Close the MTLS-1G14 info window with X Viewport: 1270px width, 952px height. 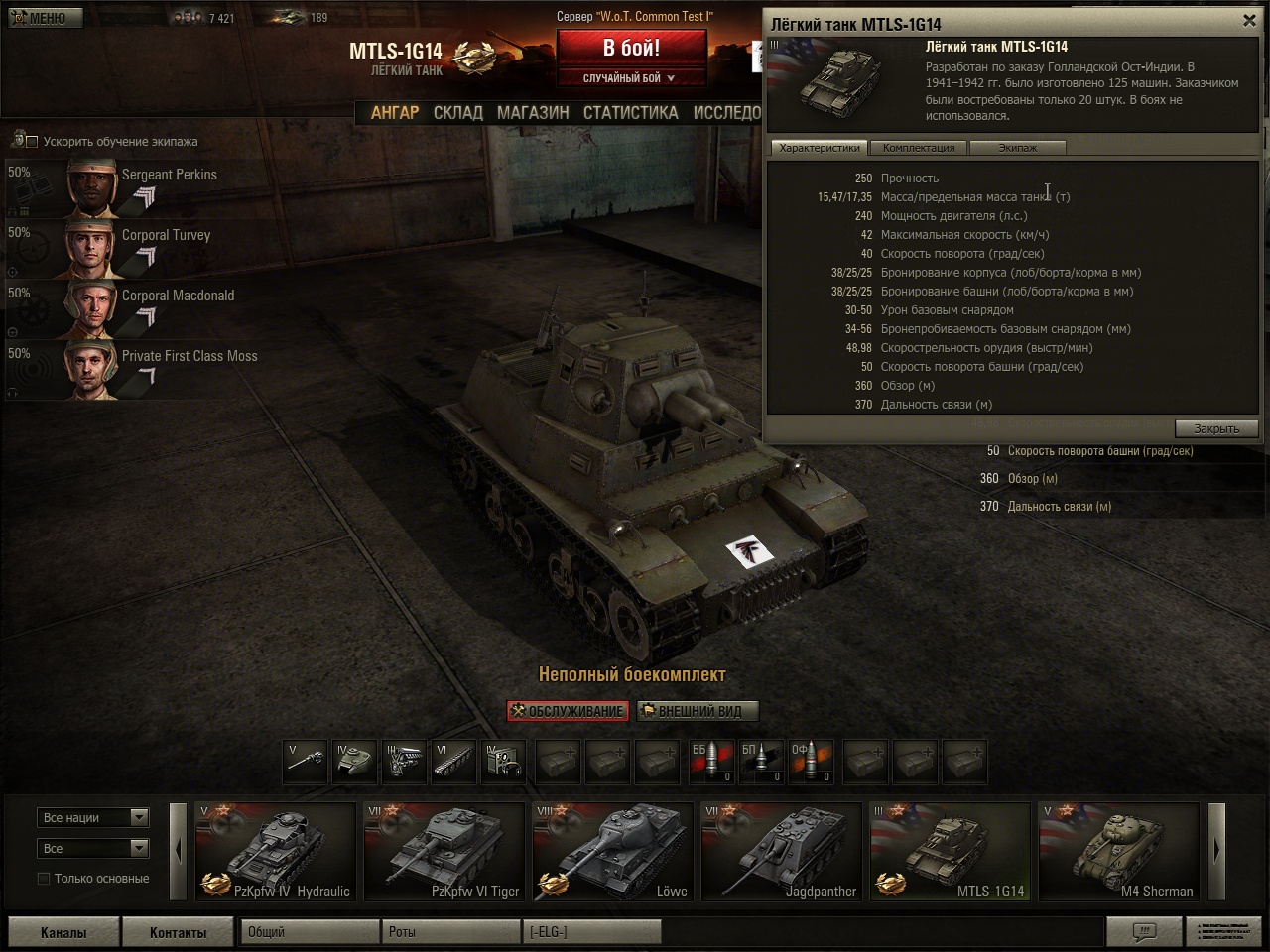[1249, 20]
